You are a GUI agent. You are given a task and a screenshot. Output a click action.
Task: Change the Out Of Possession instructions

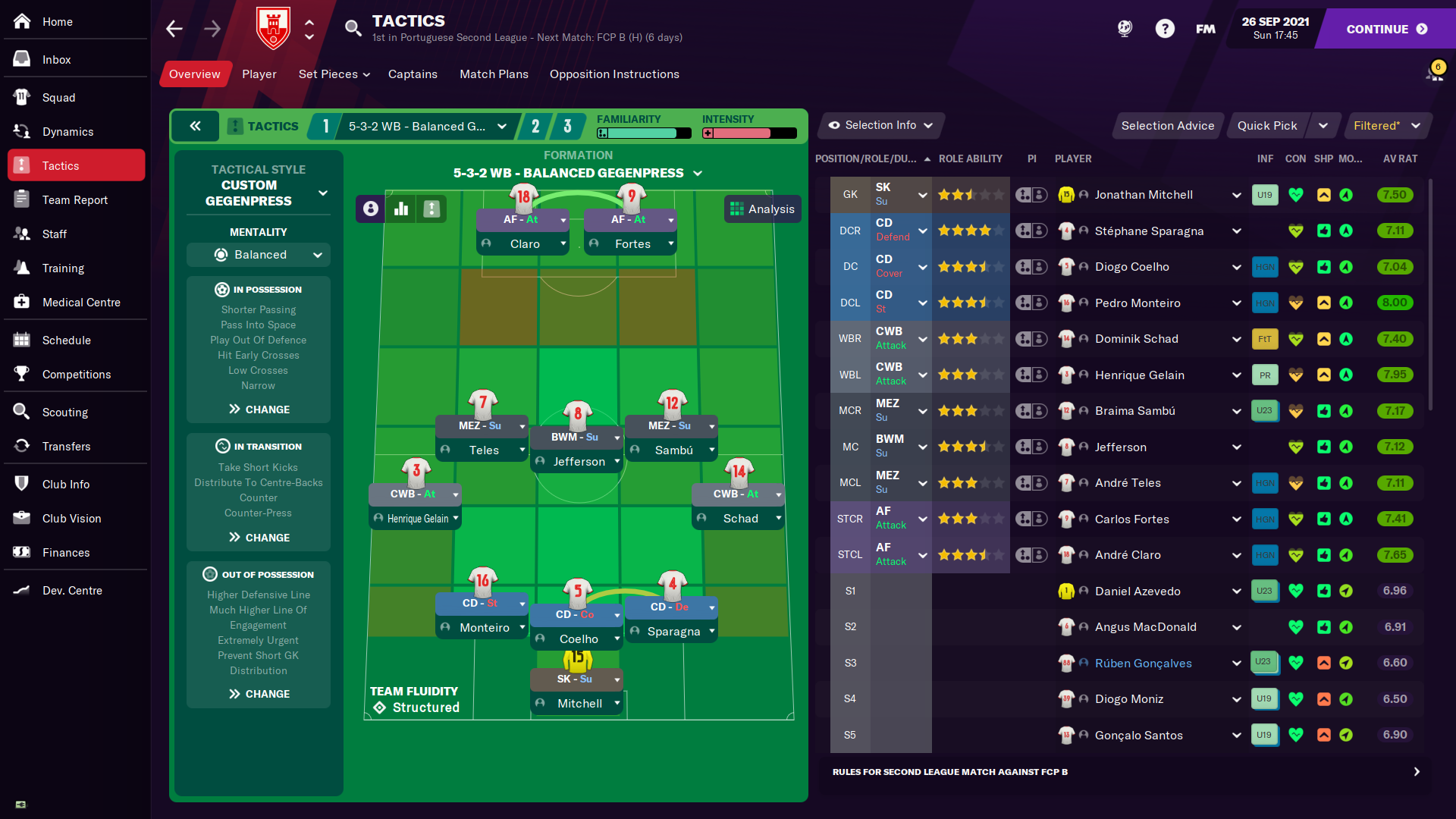pyautogui.click(x=259, y=694)
